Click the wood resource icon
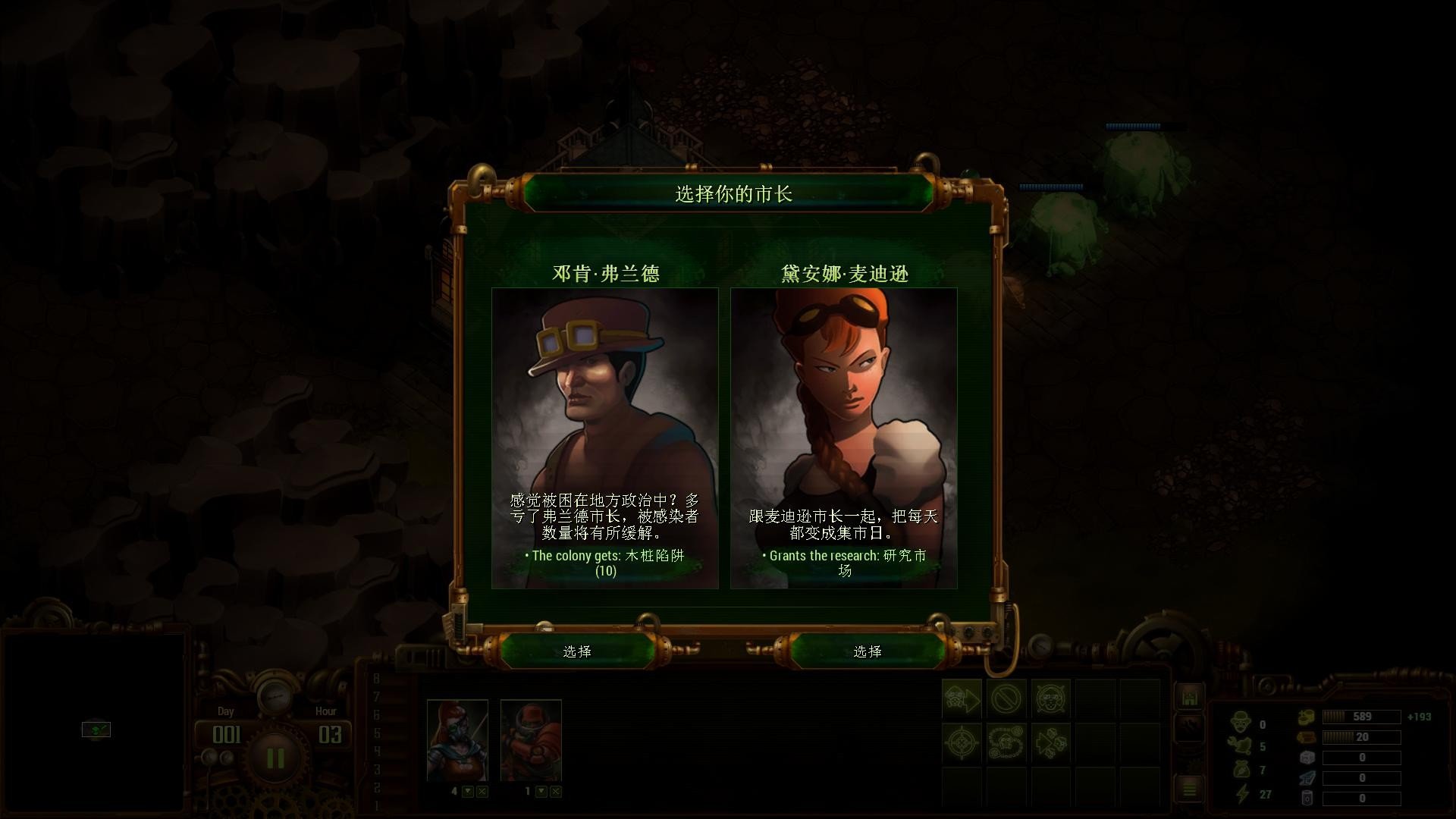 pyautogui.click(x=1307, y=736)
